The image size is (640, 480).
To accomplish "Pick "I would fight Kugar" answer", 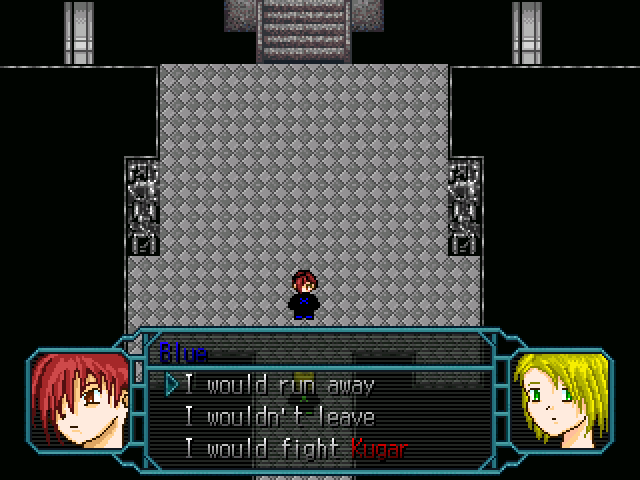I will pos(295,449).
